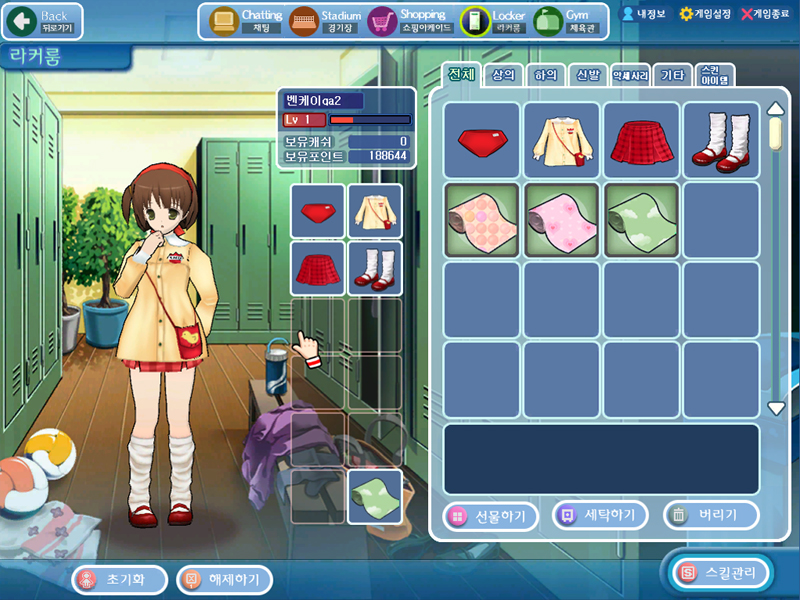Switch to the 상의 (tops) tab

tap(504, 75)
